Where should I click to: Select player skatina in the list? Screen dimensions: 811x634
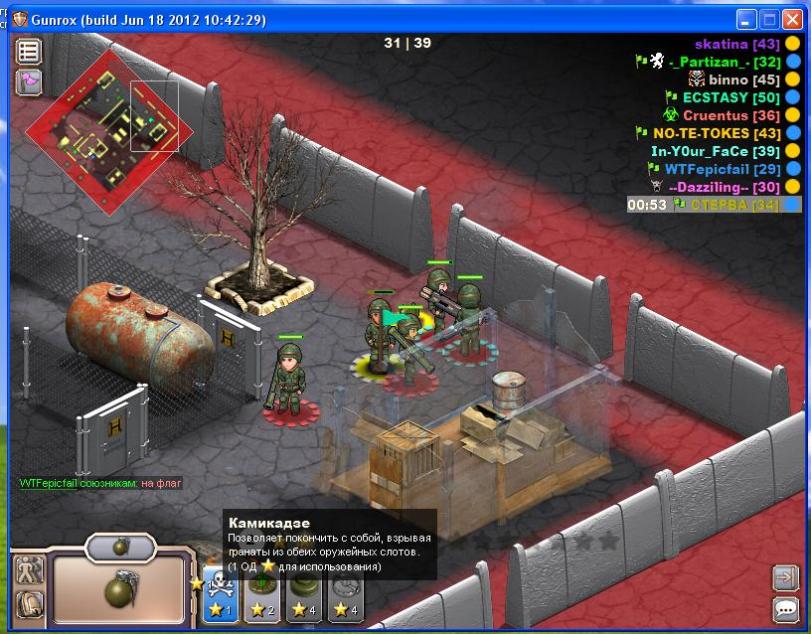click(738, 44)
